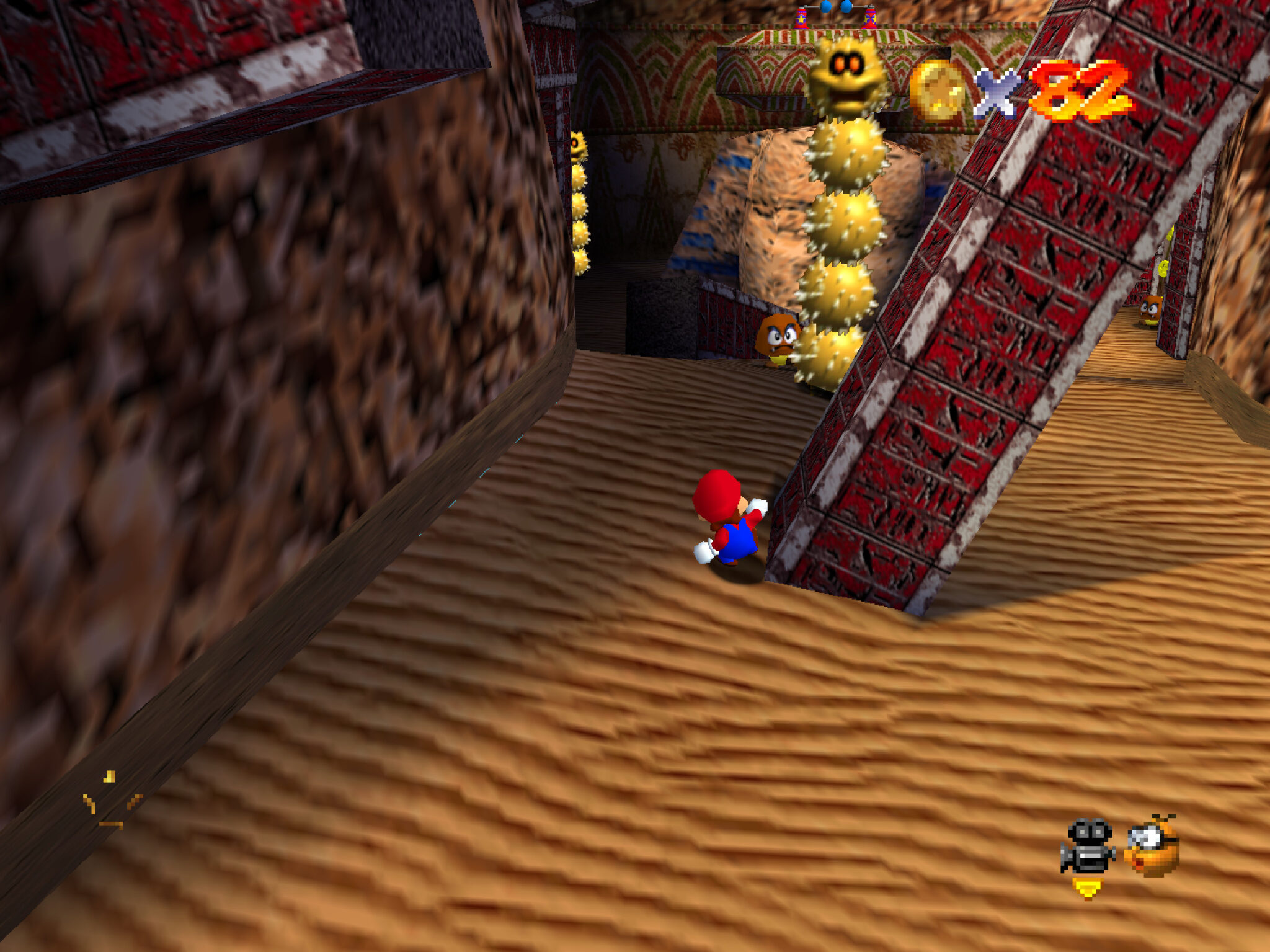The width and height of the screenshot is (1270, 952).
Task: Click the Lakitu head camera icon
Action: pyautogui.click(x=1150, y=847)
